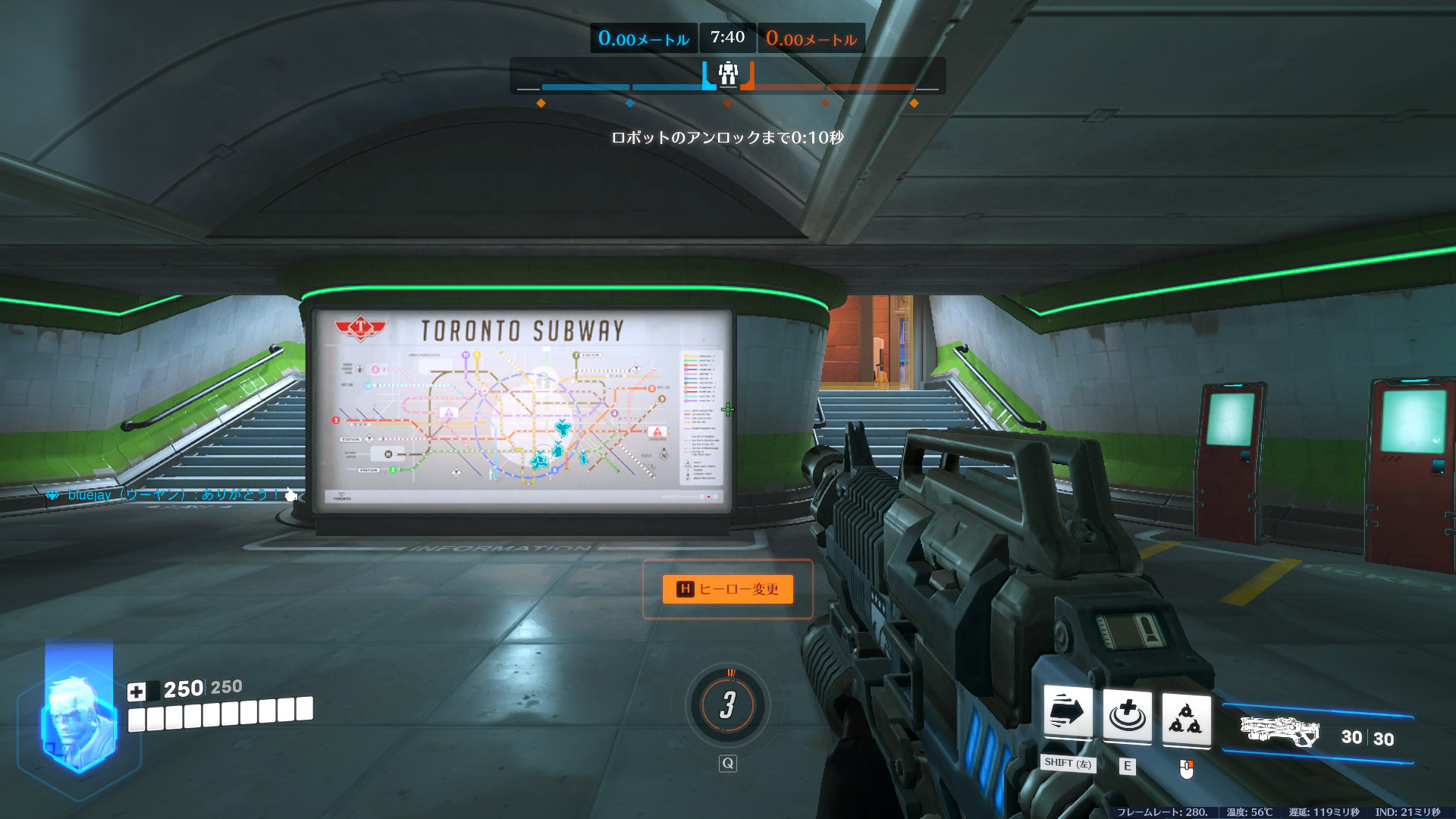Select the Soldier 76 hero portrait
This screenshot has width=1456, height=819.
click(78, 724)
